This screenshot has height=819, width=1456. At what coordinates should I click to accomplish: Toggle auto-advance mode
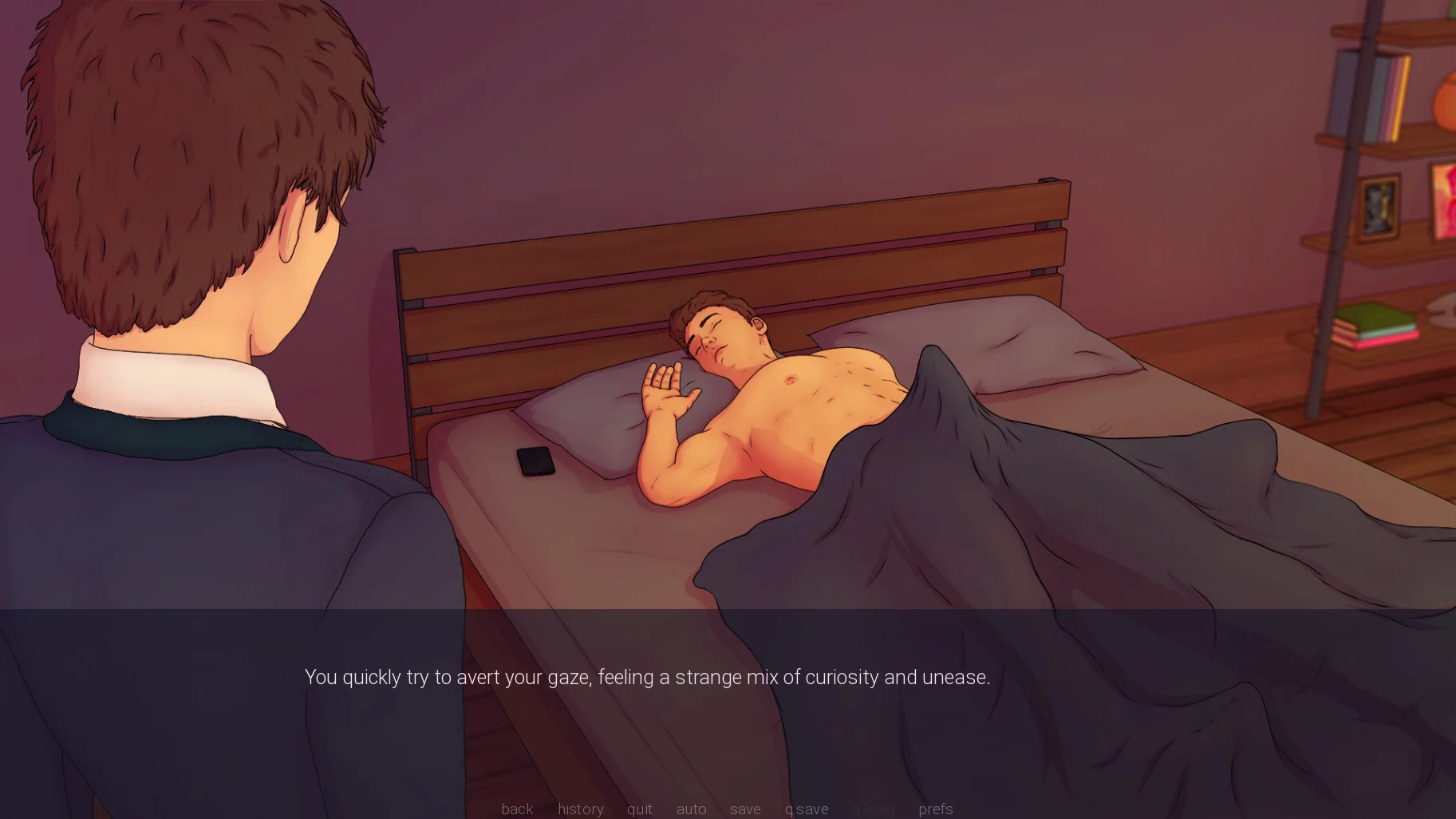(x=691, y=809)
